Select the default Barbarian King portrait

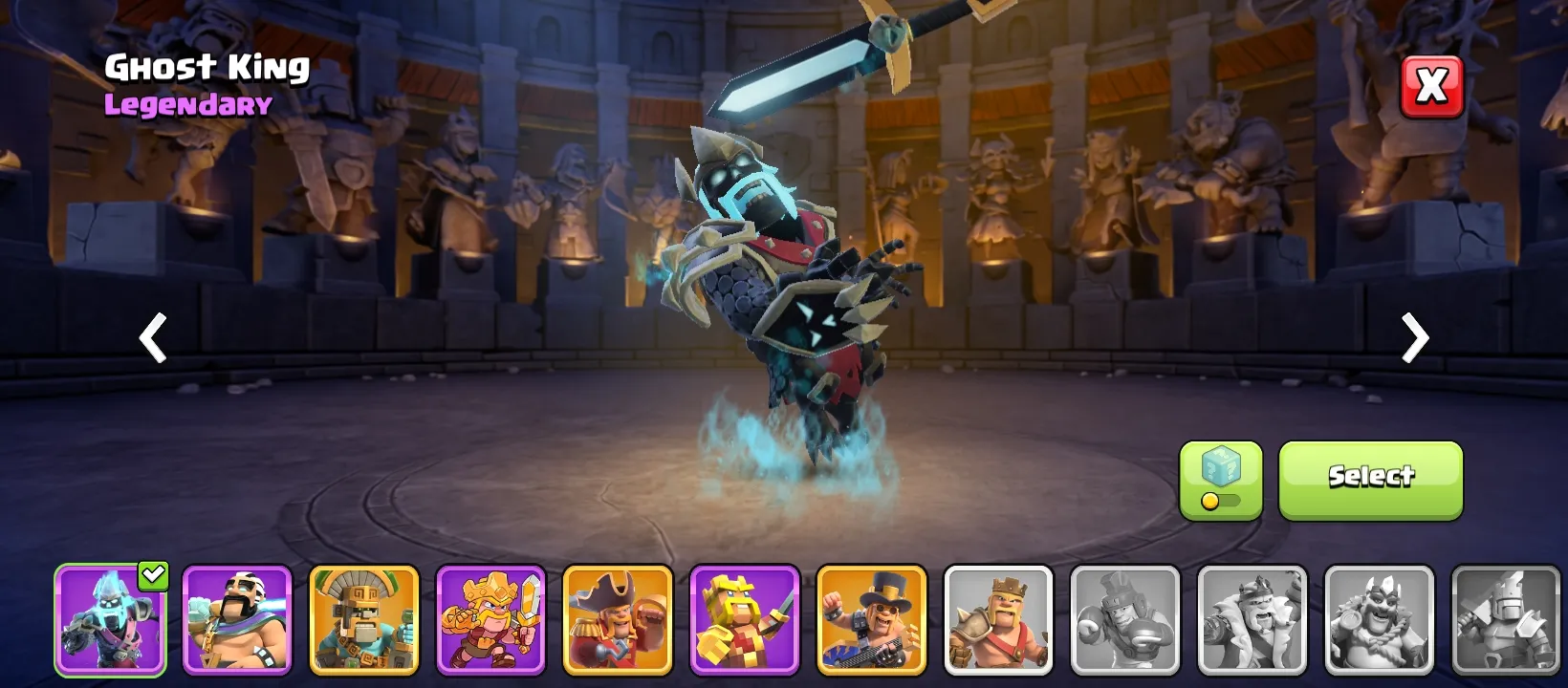click(998, 619)
